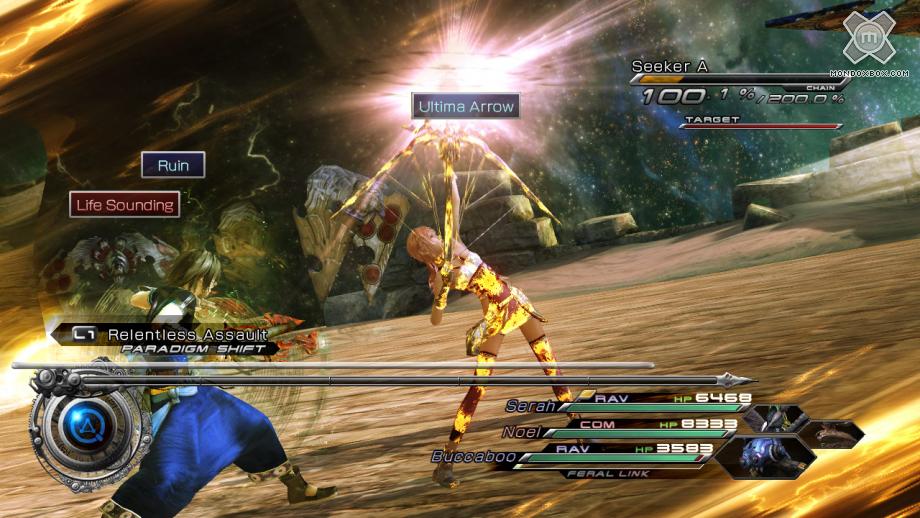The image size is (920, 518).
Task: Select the Ultima Arrow ability label
Action: click(466, 106)
